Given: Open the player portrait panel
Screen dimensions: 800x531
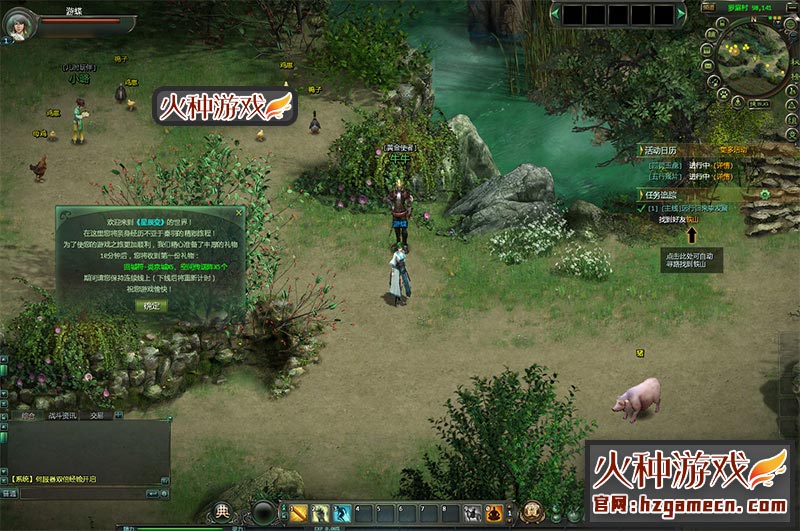Looking at the screenshot, I should pyautogui.click(x=19, y=25).
